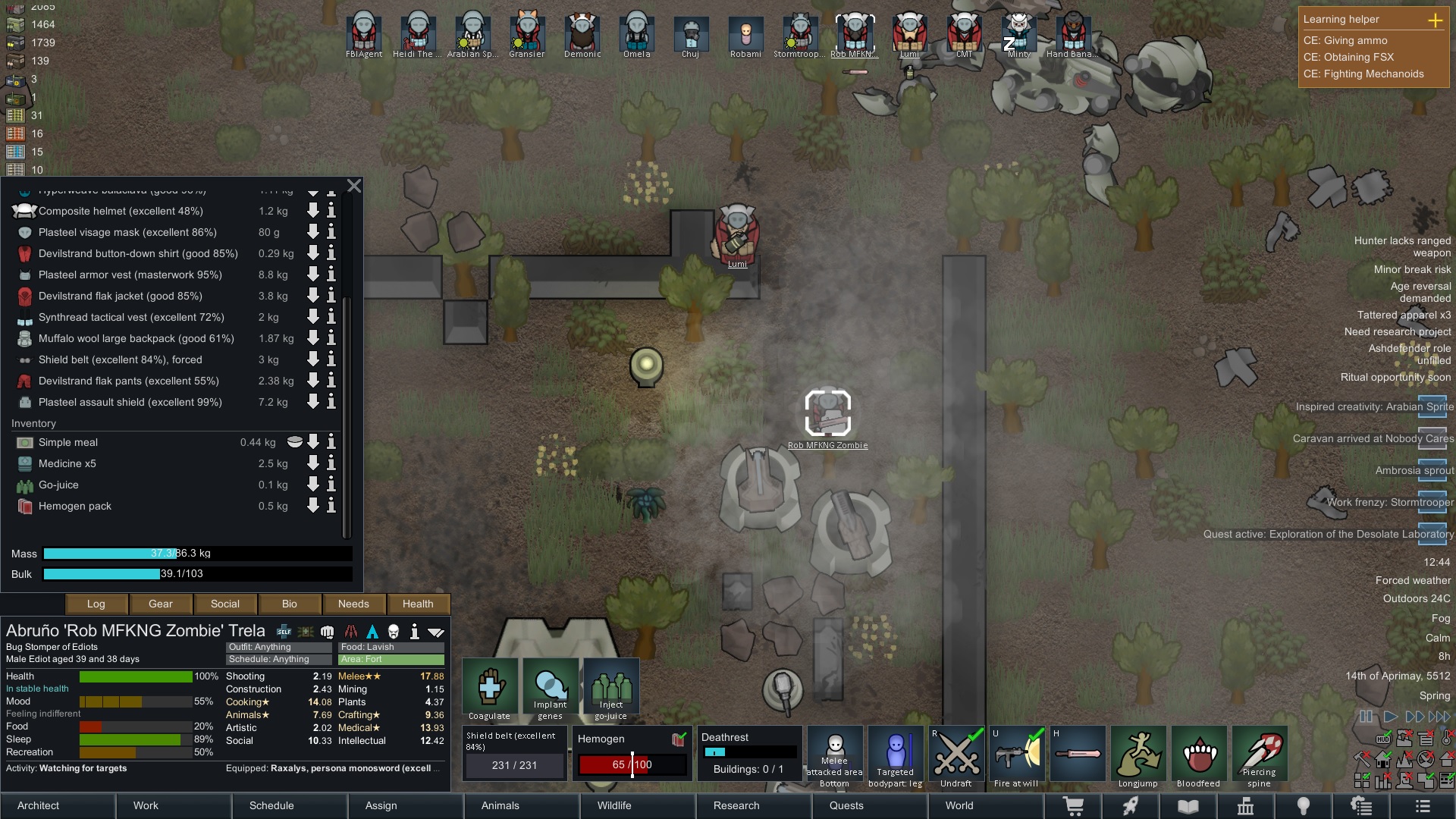The height and width of the screenshot is (819, 1456).
Task: Select the Piercing spine ability
Action: 1260,757
